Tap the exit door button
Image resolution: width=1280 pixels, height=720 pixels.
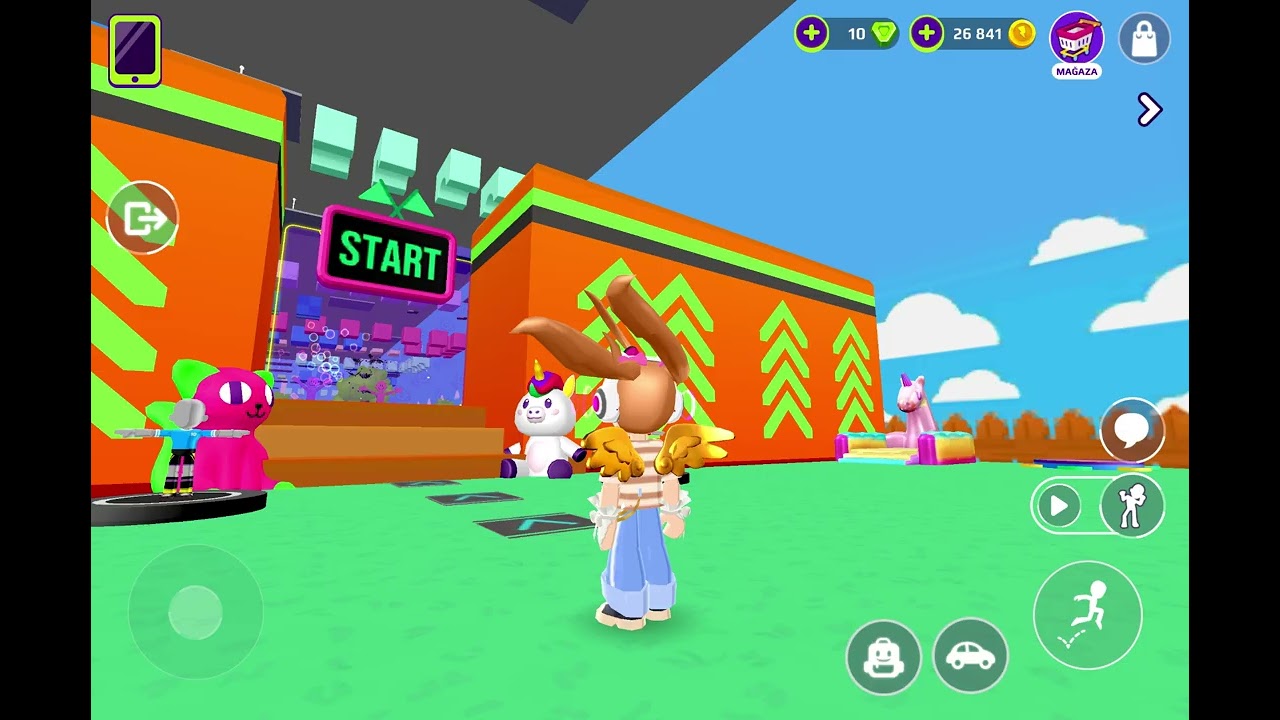pos(142,218)
